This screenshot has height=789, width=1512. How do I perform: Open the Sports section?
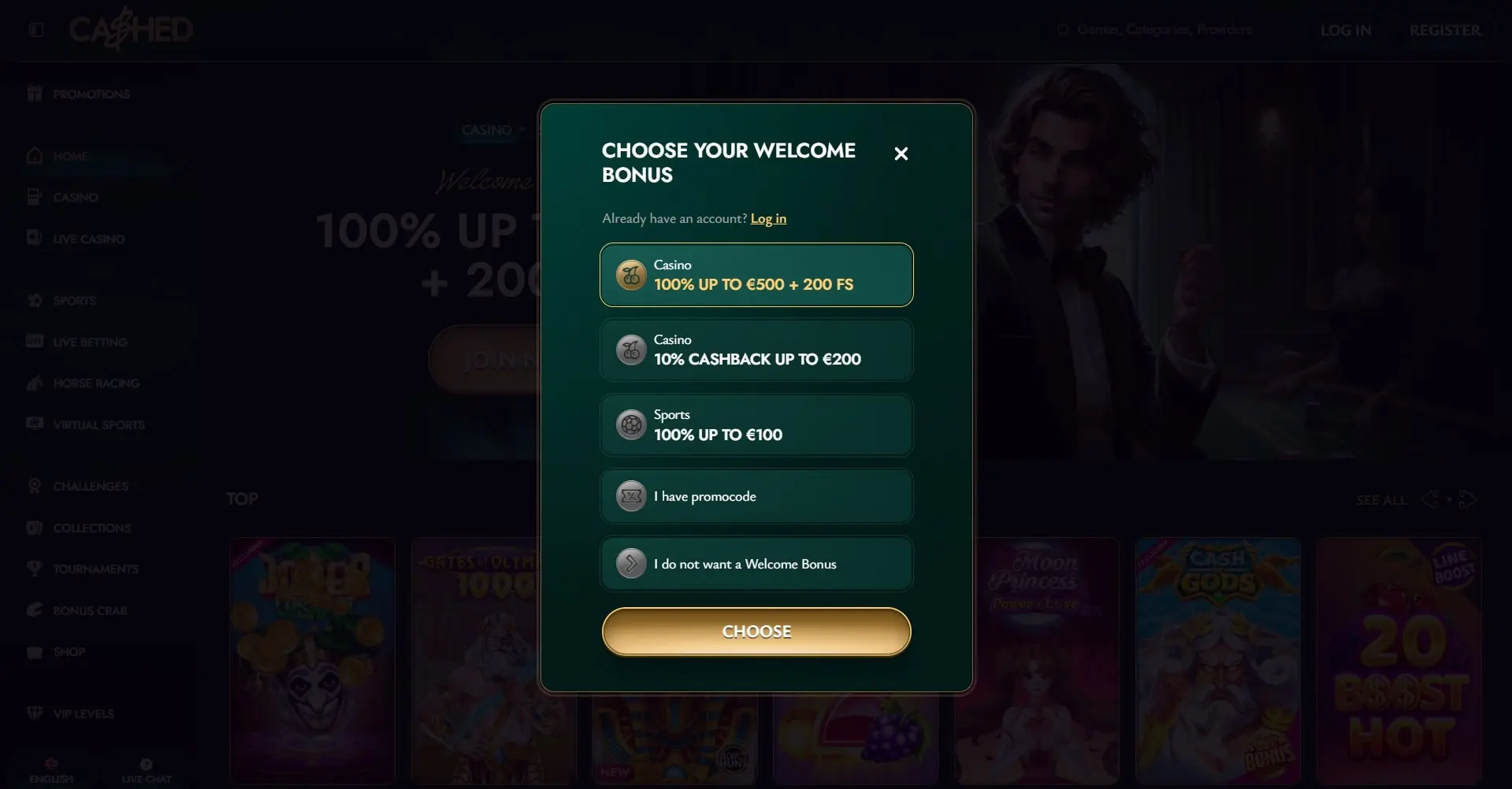click(74, 301)
